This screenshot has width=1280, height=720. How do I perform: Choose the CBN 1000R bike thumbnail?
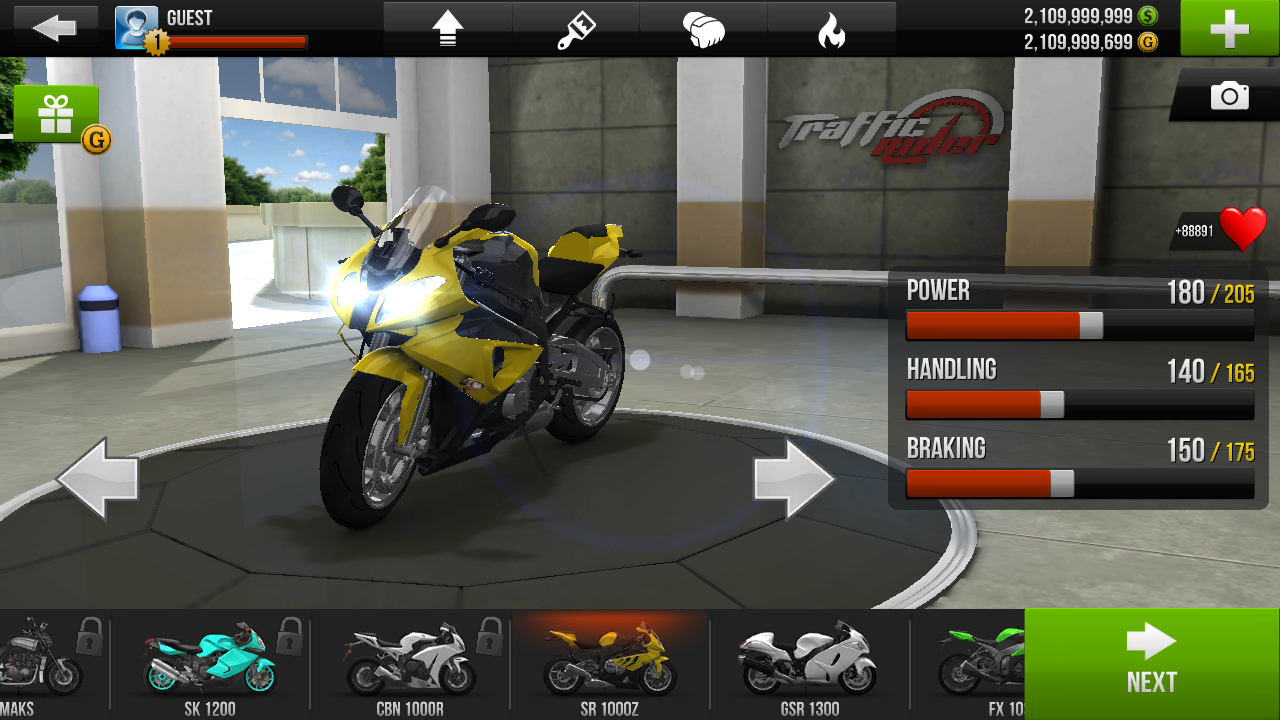click(409, 664)
